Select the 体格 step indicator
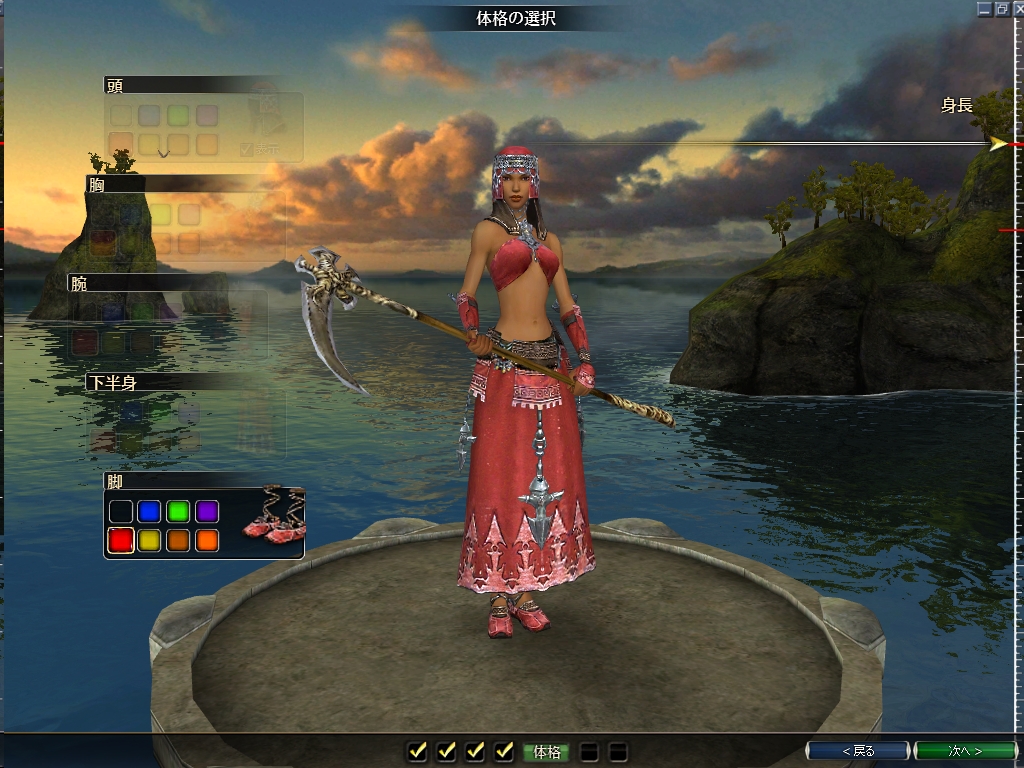The height and width of the screenshot is (768, 1024). [x=546, y=752]
